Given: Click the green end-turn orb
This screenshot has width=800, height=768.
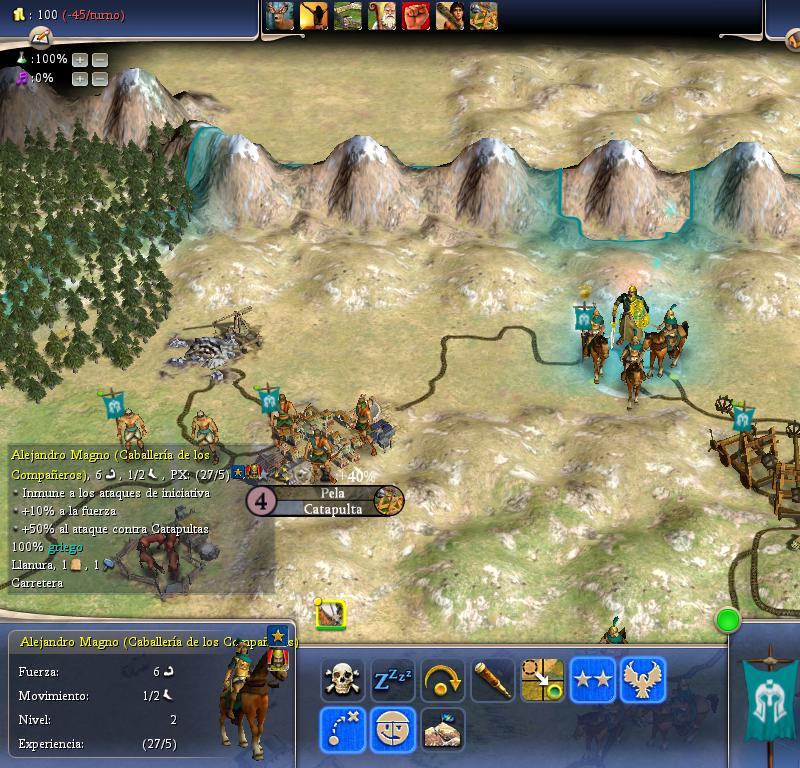Looking at the screenshot, I should tap(728, 621).
